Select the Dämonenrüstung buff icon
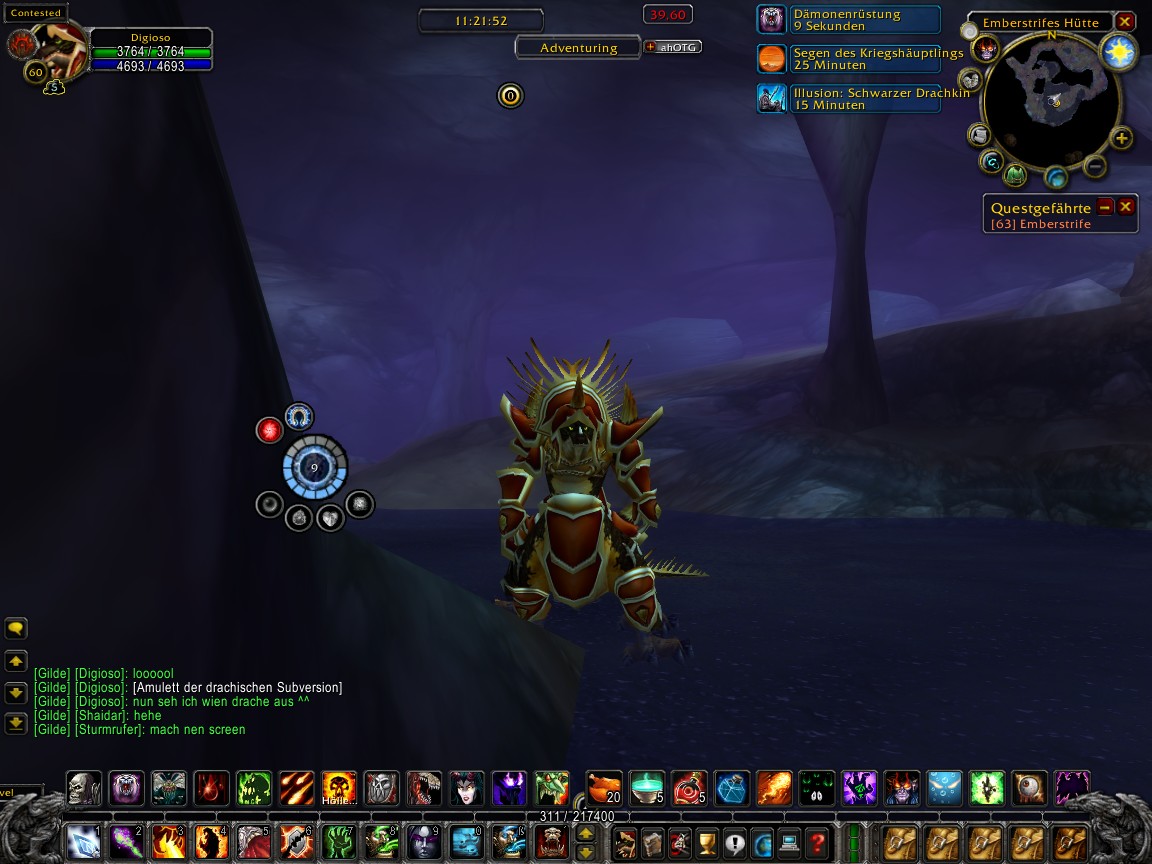 point(771,20)
